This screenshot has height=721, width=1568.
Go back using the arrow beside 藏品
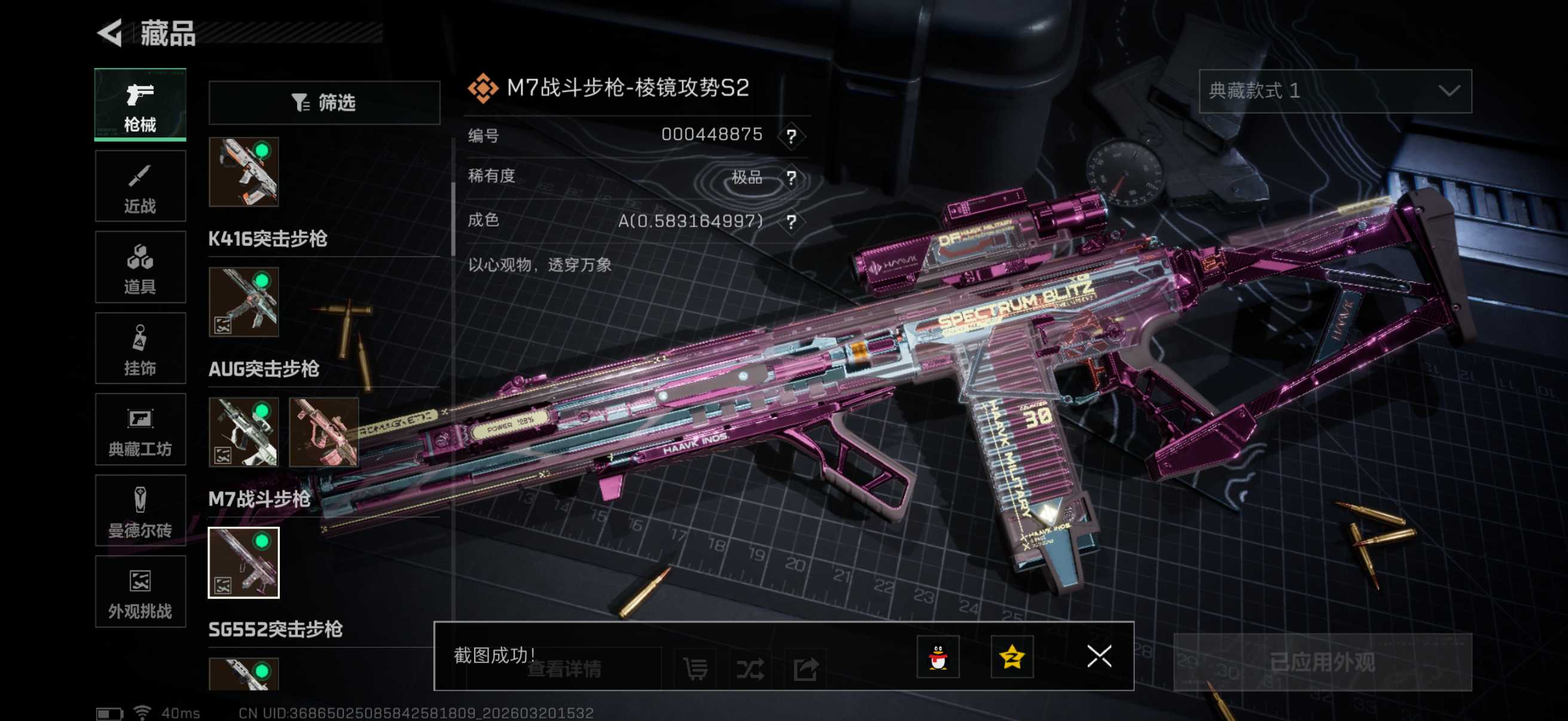[111, 33]
